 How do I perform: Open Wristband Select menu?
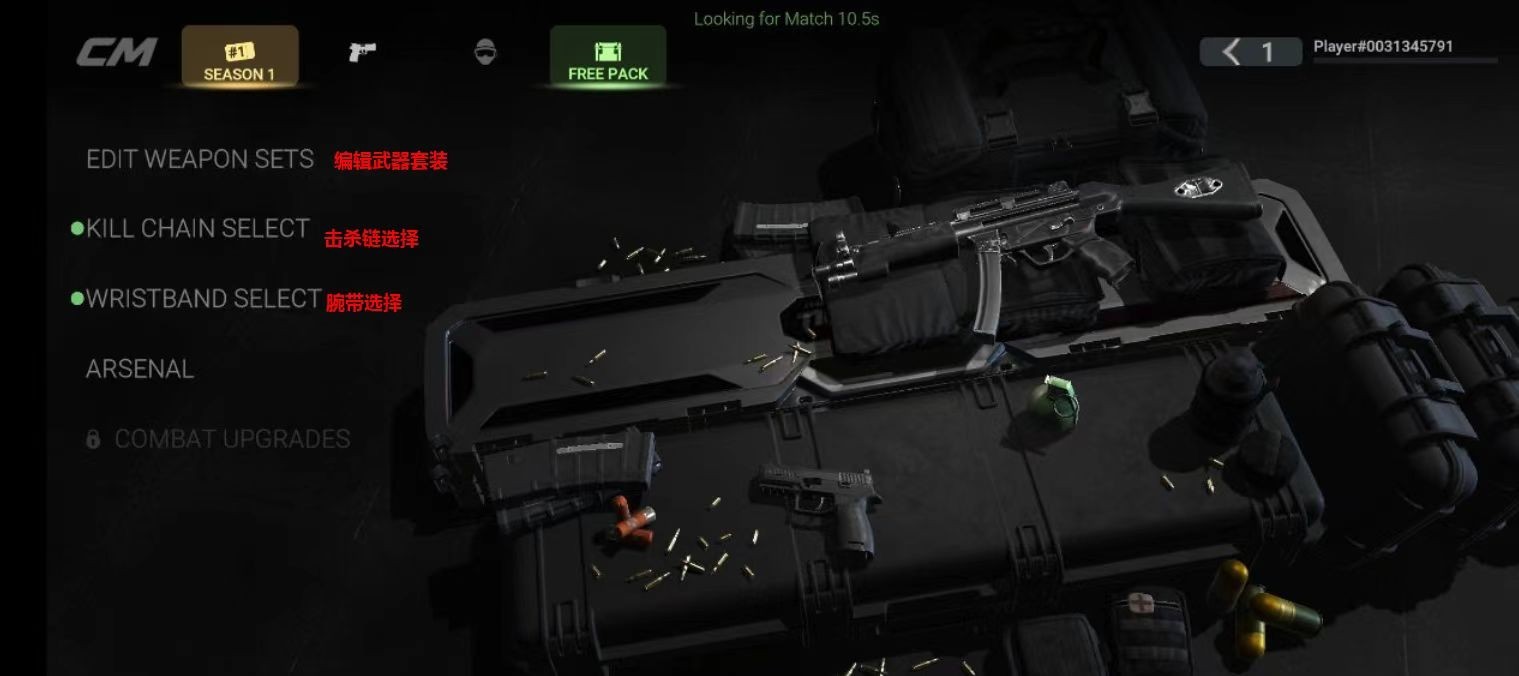point(203,299)
